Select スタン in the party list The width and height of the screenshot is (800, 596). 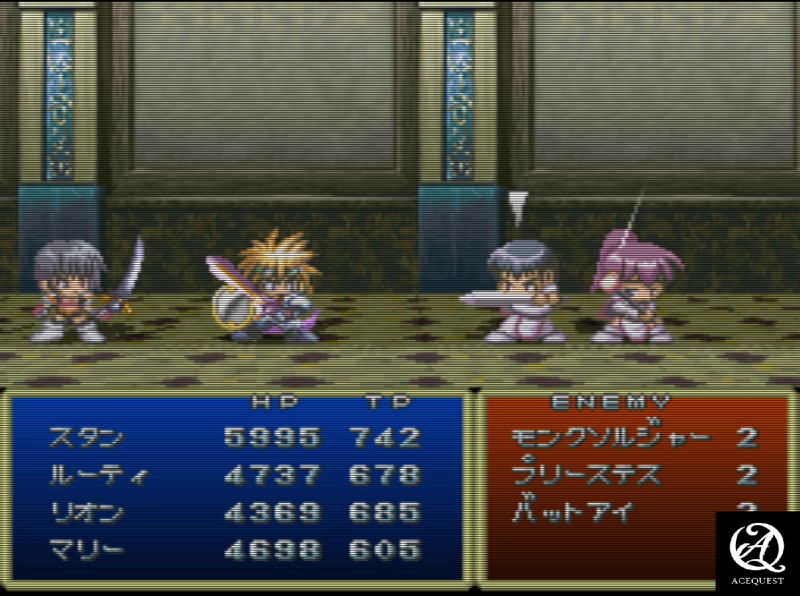[87, 437]
